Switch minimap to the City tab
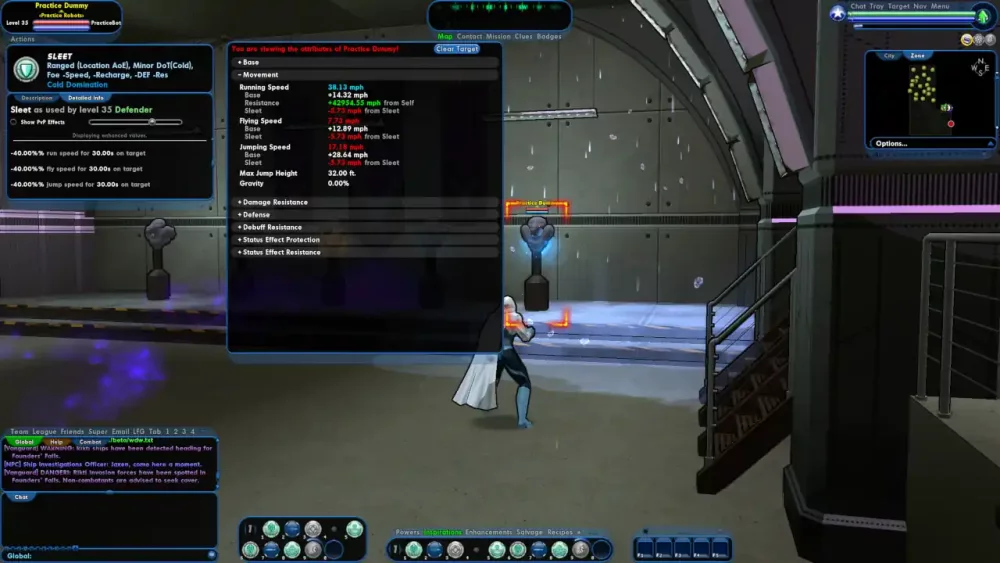The image size is (1000, 563). pos(889,56)
